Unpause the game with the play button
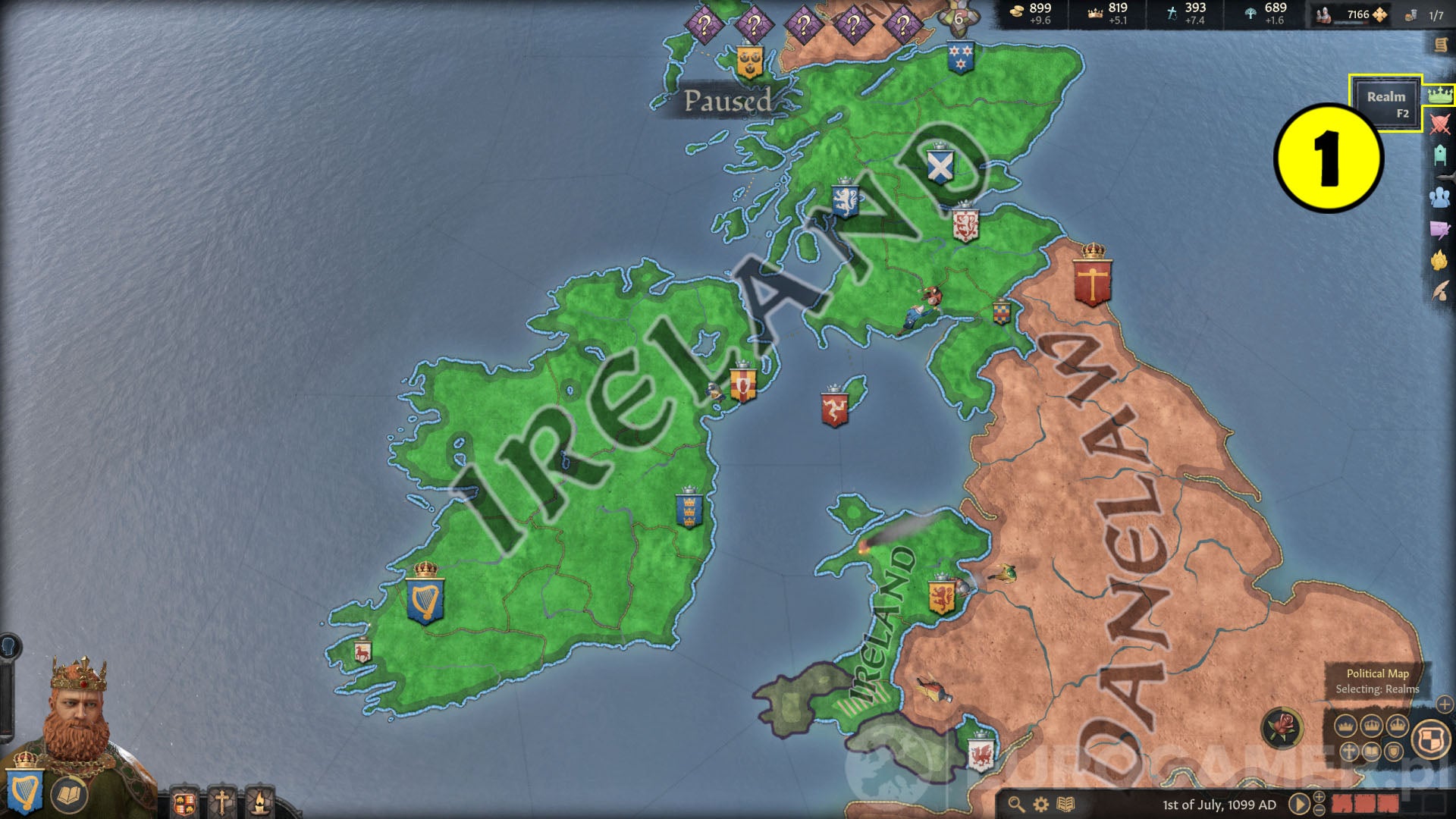 tap(1300, 802)
